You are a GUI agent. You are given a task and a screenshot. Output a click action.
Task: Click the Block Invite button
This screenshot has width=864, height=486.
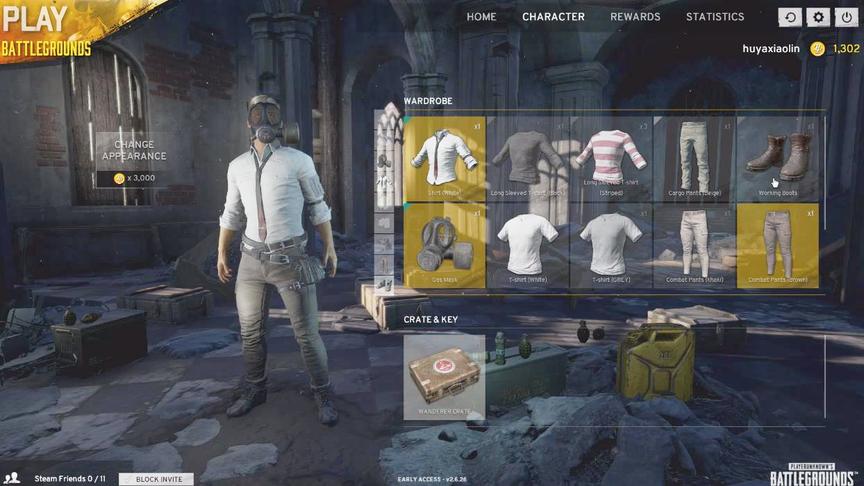tap(156, 479)
